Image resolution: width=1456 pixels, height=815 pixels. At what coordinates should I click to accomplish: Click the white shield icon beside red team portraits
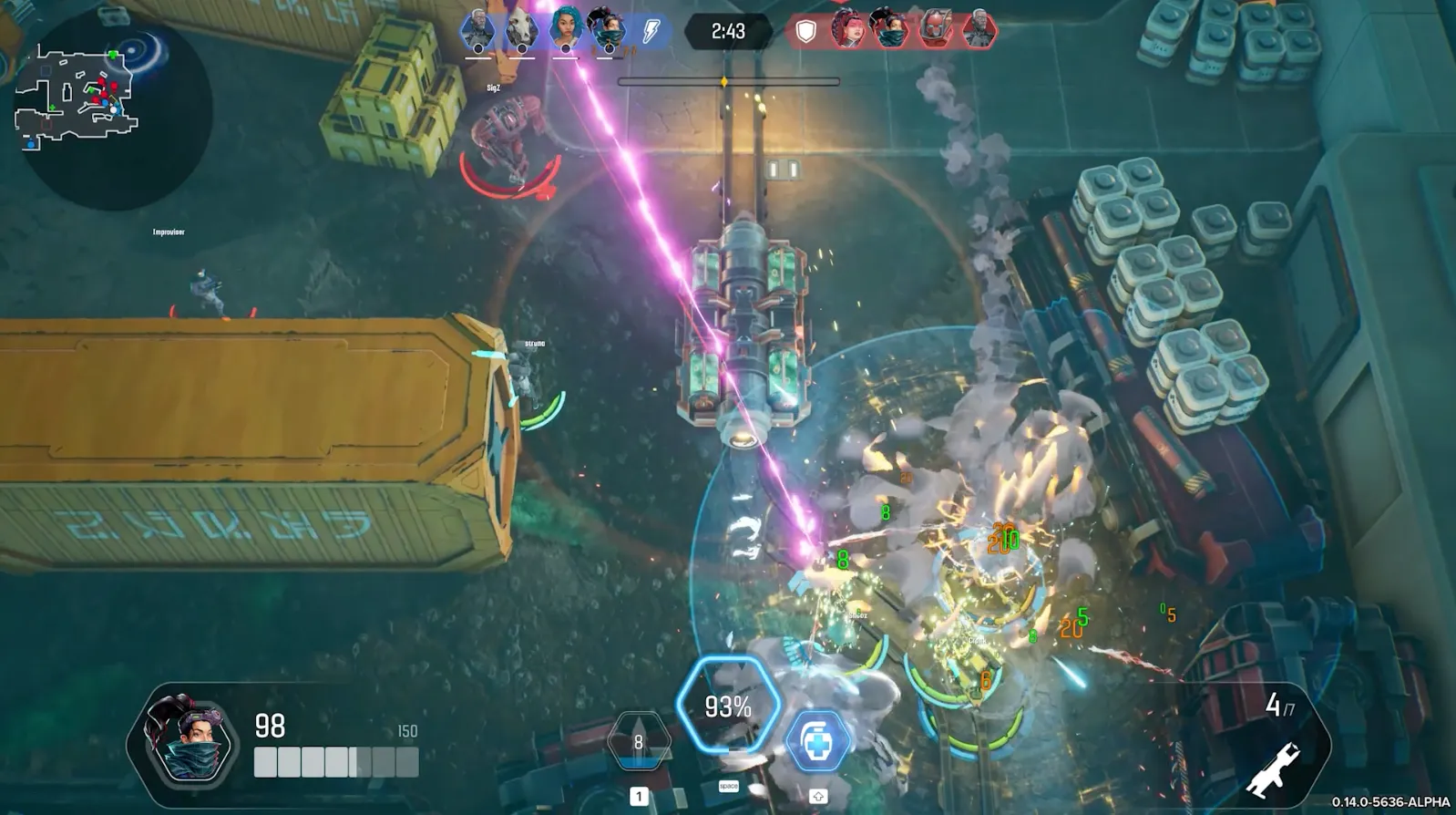805,30
